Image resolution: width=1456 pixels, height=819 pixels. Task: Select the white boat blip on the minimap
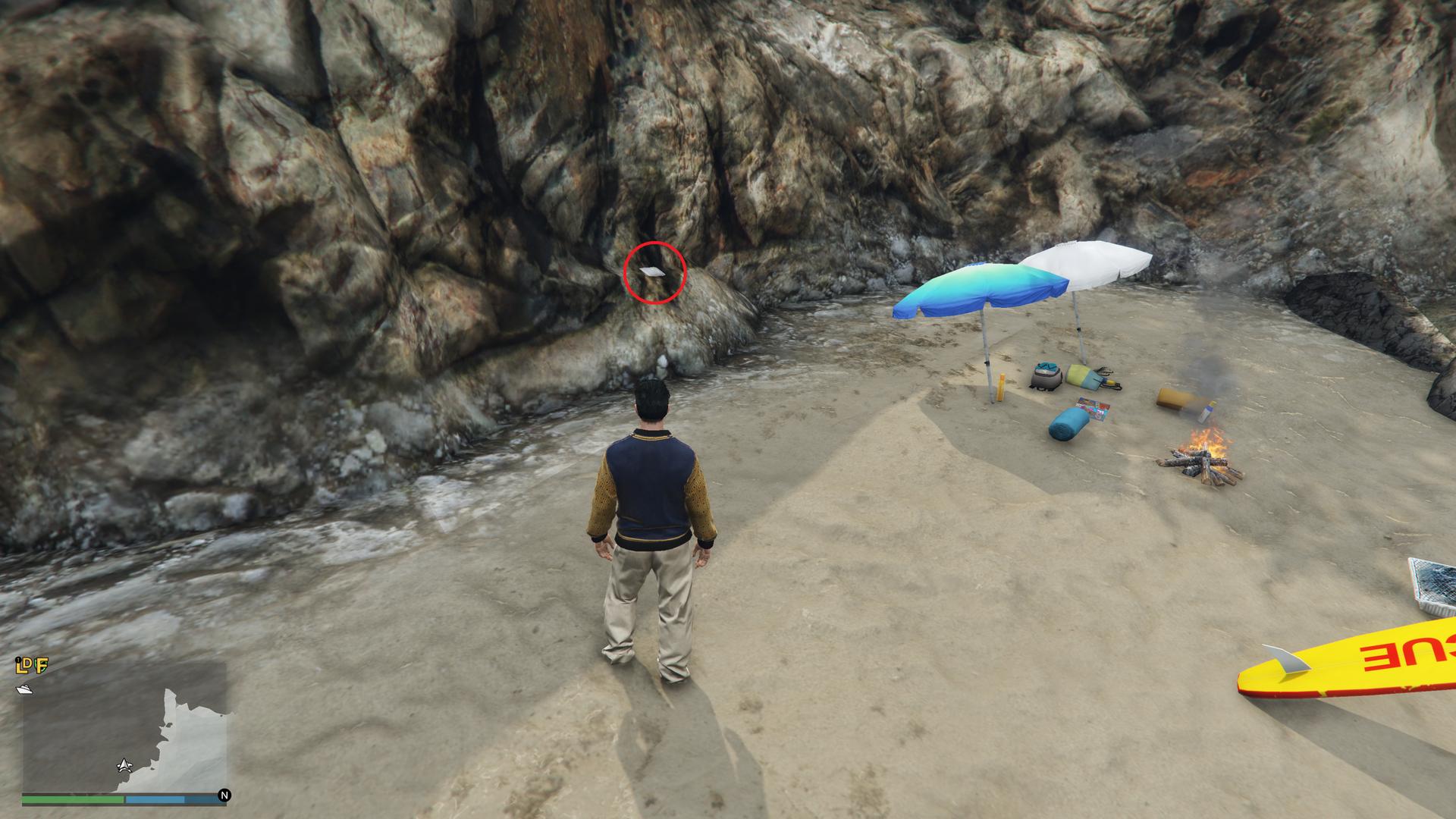click(x=24, y=689)
